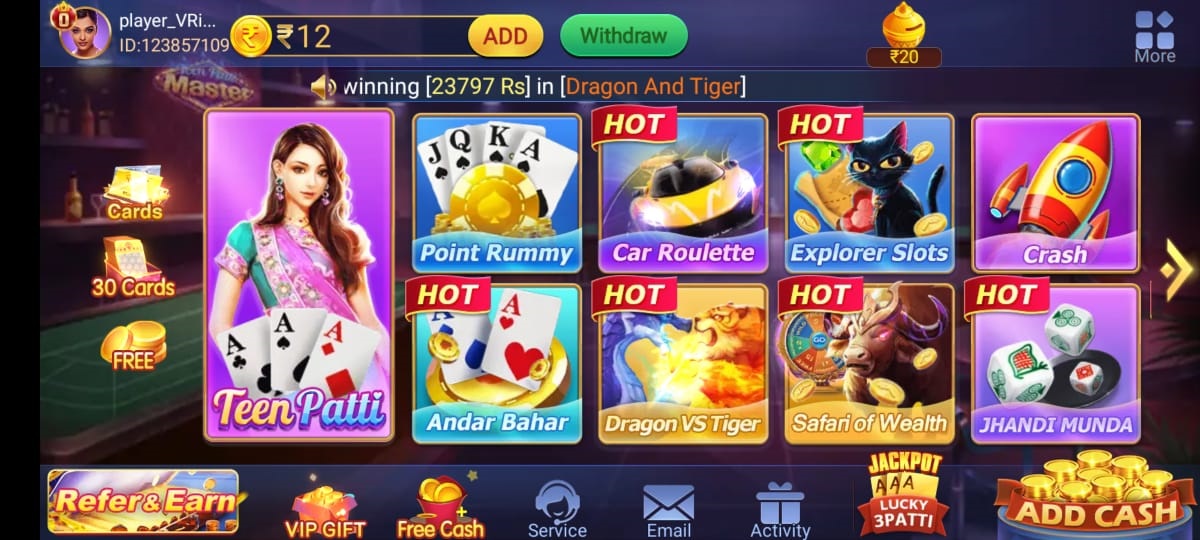This screenshot has width=1200, height=540.
Task: Claim the VIP GIFT
Action: 325,510
